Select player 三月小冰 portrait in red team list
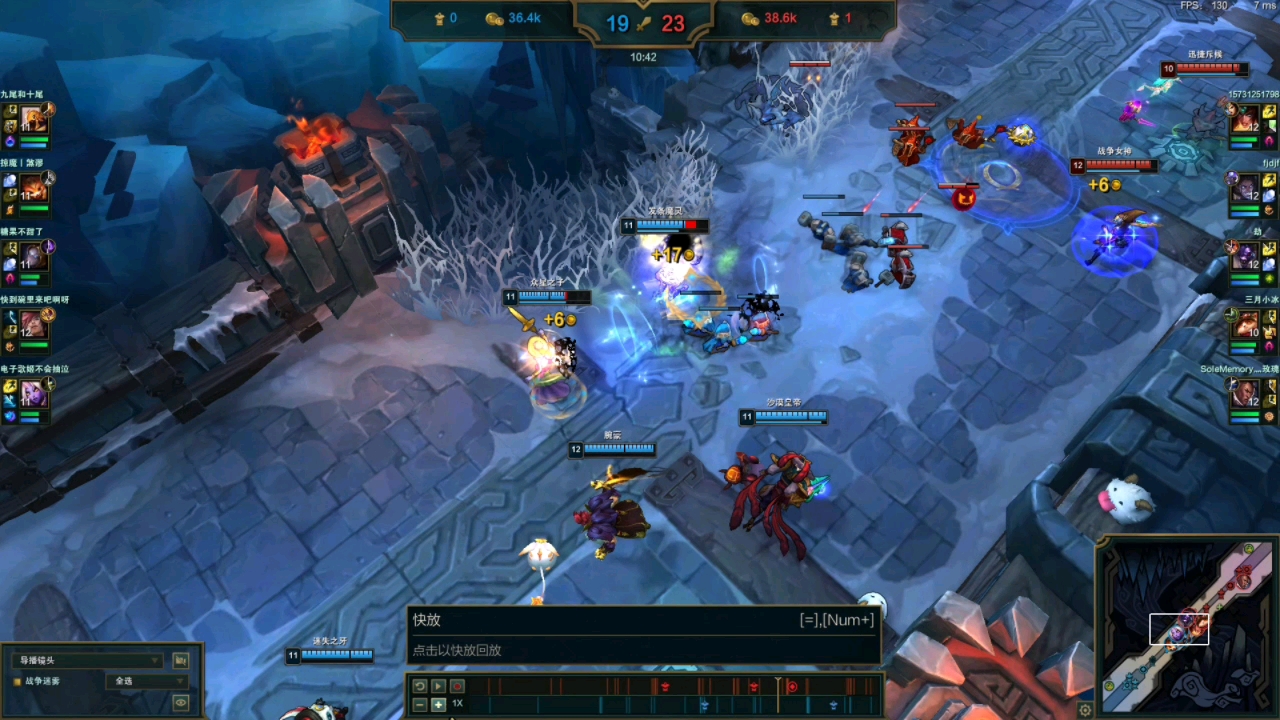The image size is (1280, 720). [x=1247, y=326]
